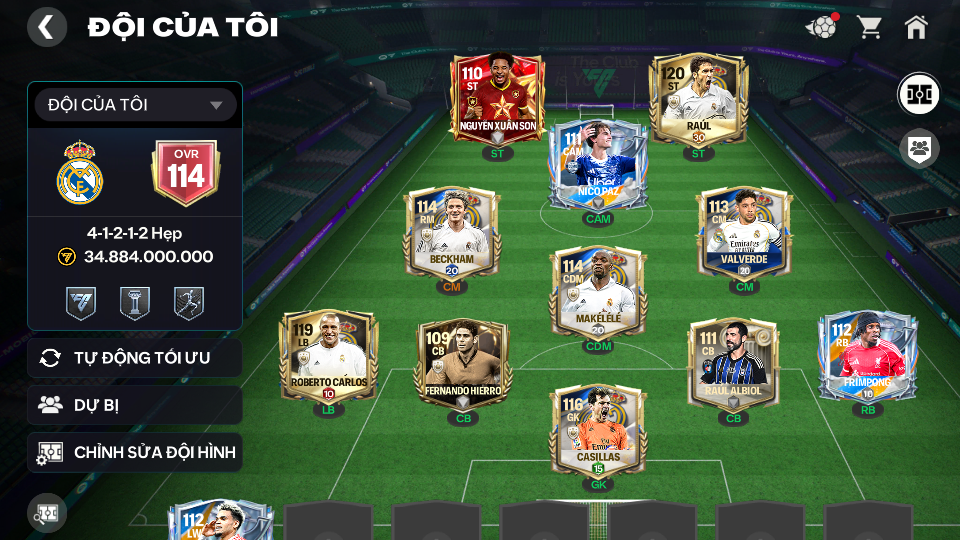Choose Frimpong right-back card
Viewport: 960px width, 540px height.
[x=867, y=356]
